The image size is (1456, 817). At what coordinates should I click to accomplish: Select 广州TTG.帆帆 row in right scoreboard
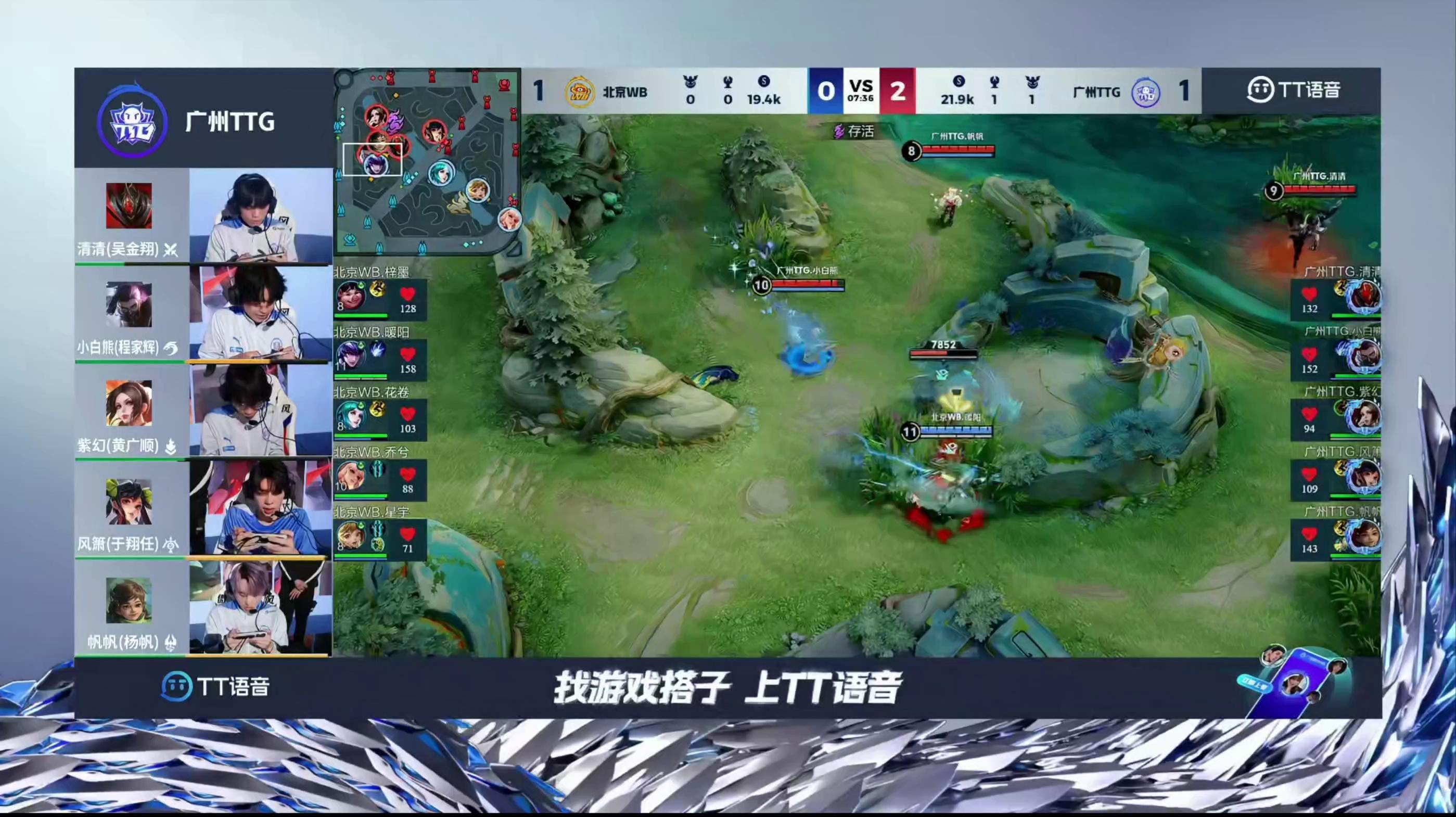point(1336,539)
